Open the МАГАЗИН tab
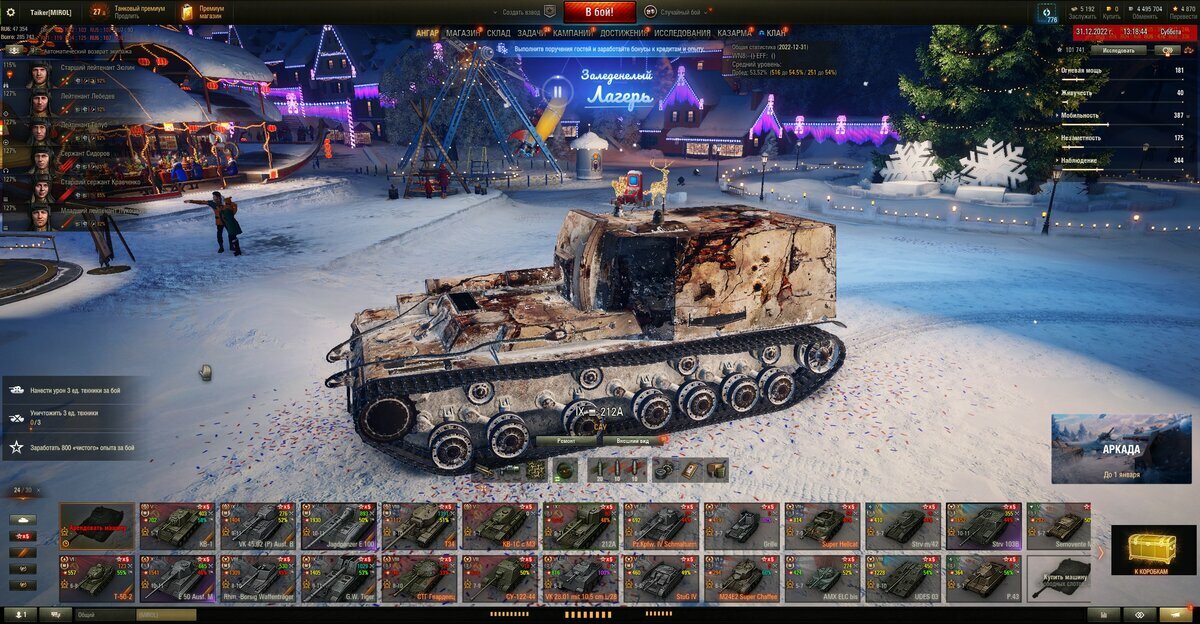The image size is (1200, 624). pyautogui.click(x=462, y=33)
